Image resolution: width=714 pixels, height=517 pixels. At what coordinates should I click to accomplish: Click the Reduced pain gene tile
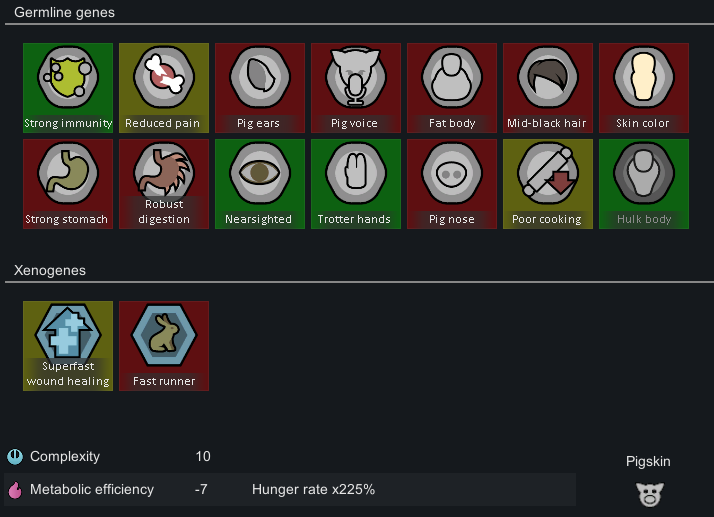click(164, 87)
